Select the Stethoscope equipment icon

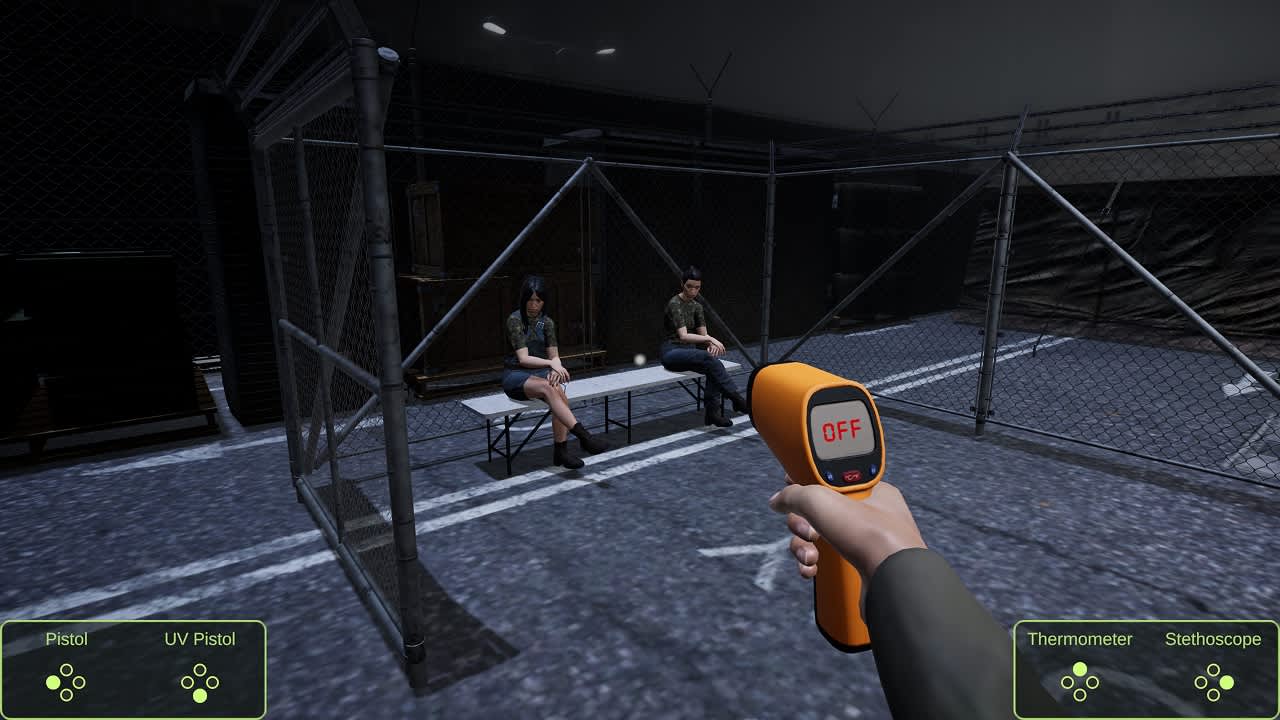1214,639
